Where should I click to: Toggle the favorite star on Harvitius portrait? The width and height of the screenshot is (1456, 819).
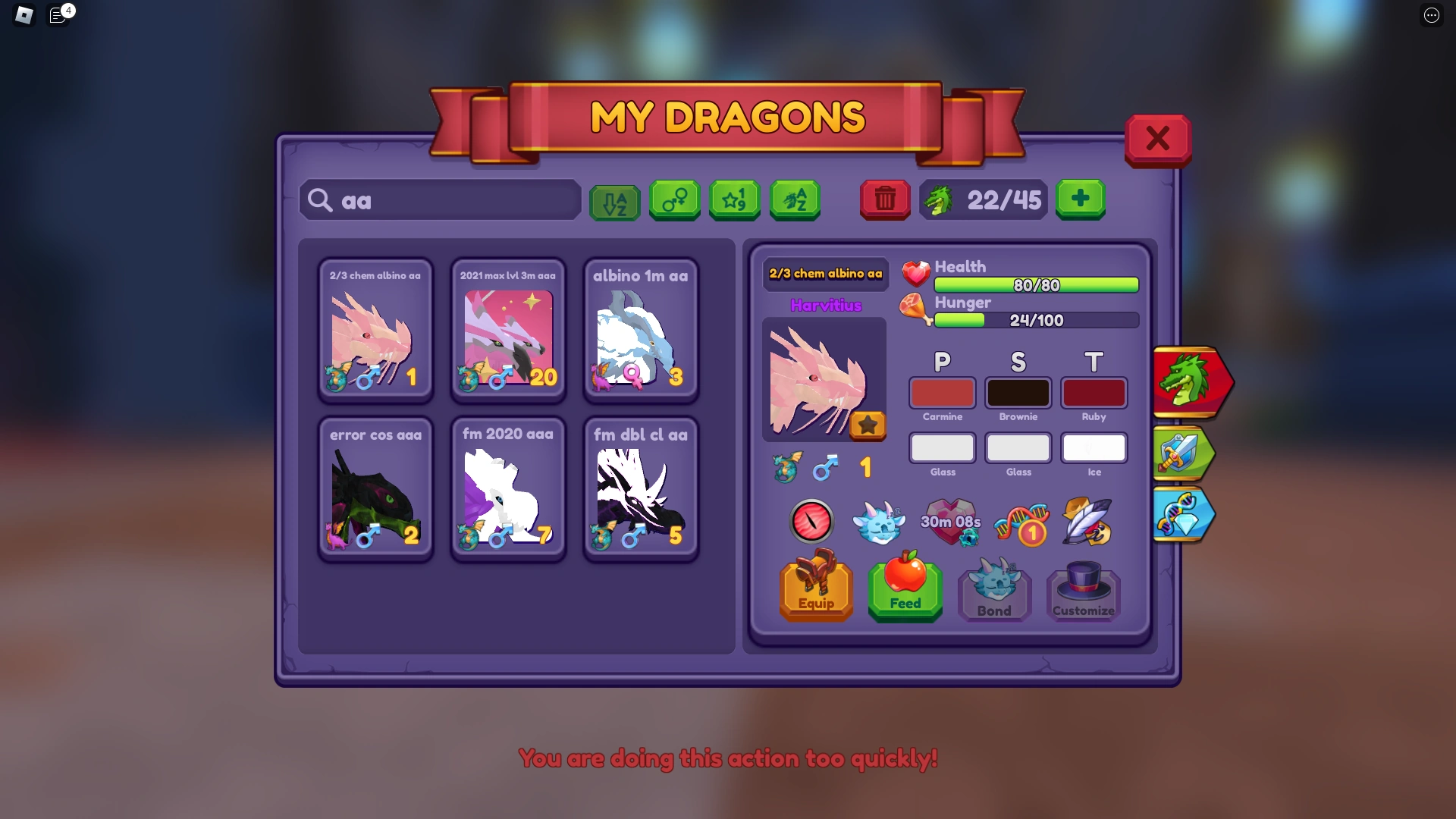[x=868, y=425]
